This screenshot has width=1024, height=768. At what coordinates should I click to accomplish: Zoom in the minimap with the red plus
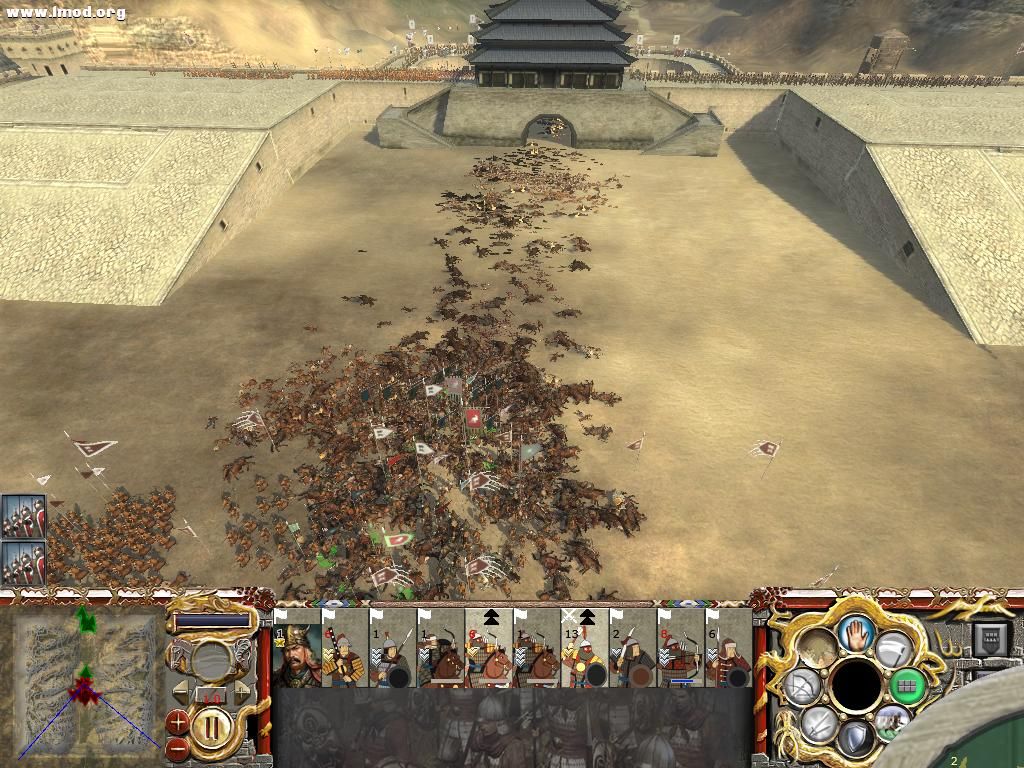point(178,719)
